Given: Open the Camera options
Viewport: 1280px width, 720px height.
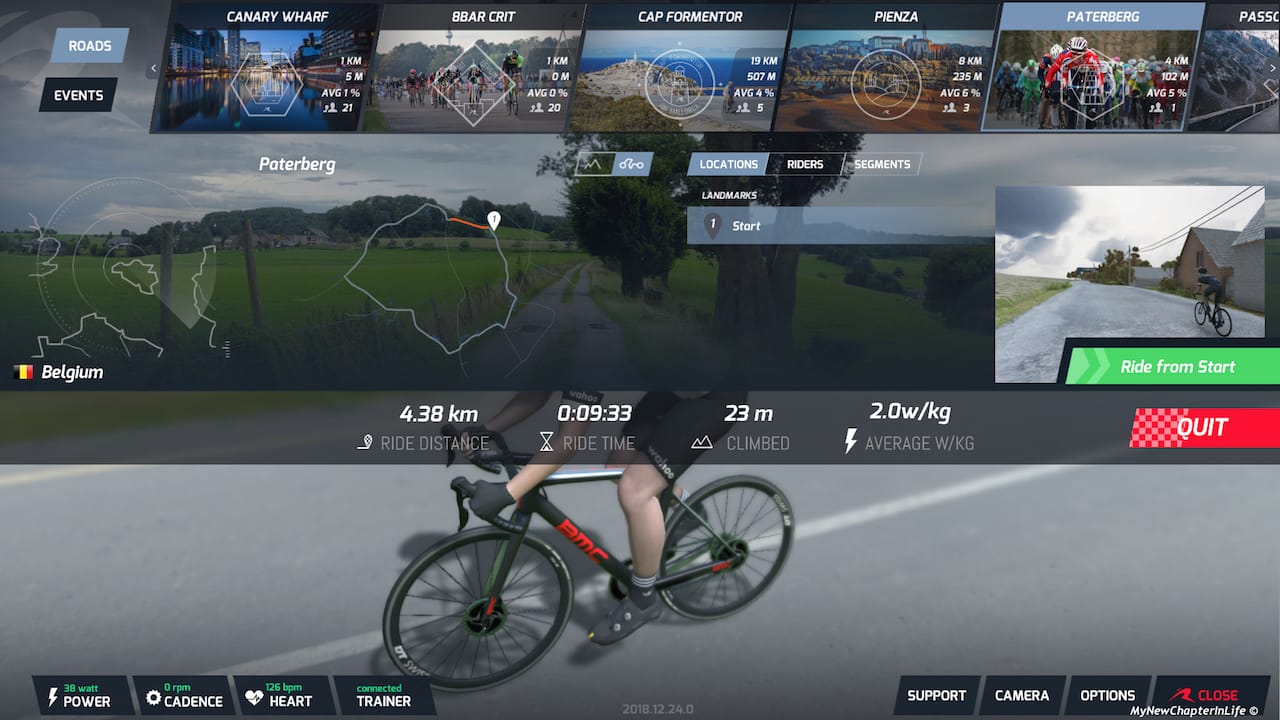Looking at the screenshot, I should [x=1022, y=695].
